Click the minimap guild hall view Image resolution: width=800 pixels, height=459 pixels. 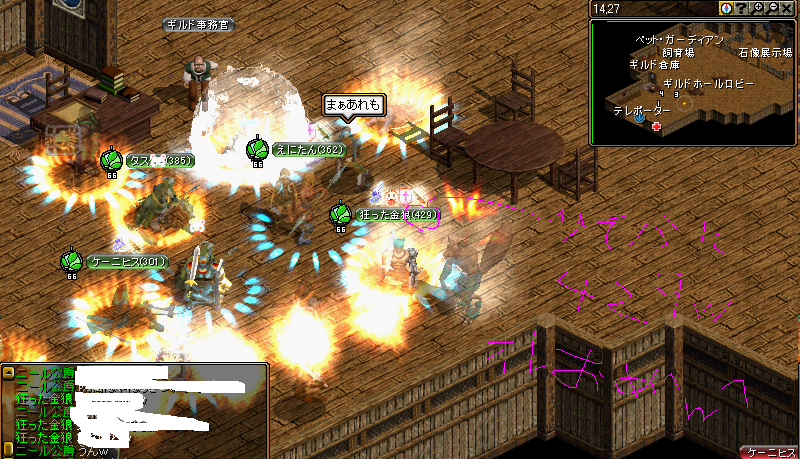point(694,82)
